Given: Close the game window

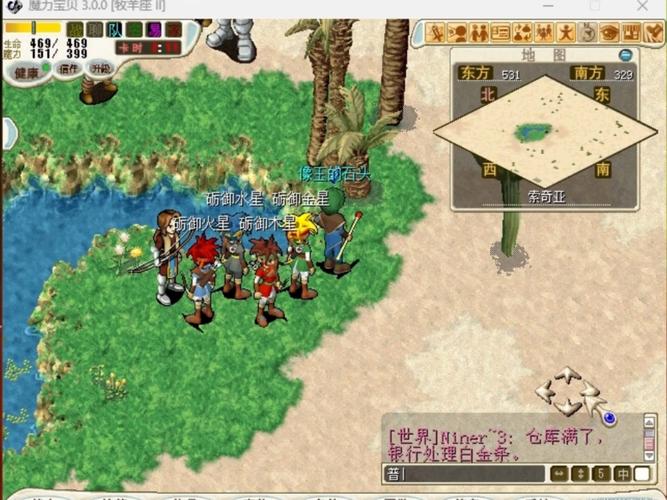Looking at the screenshot, I should click(649, 6).
